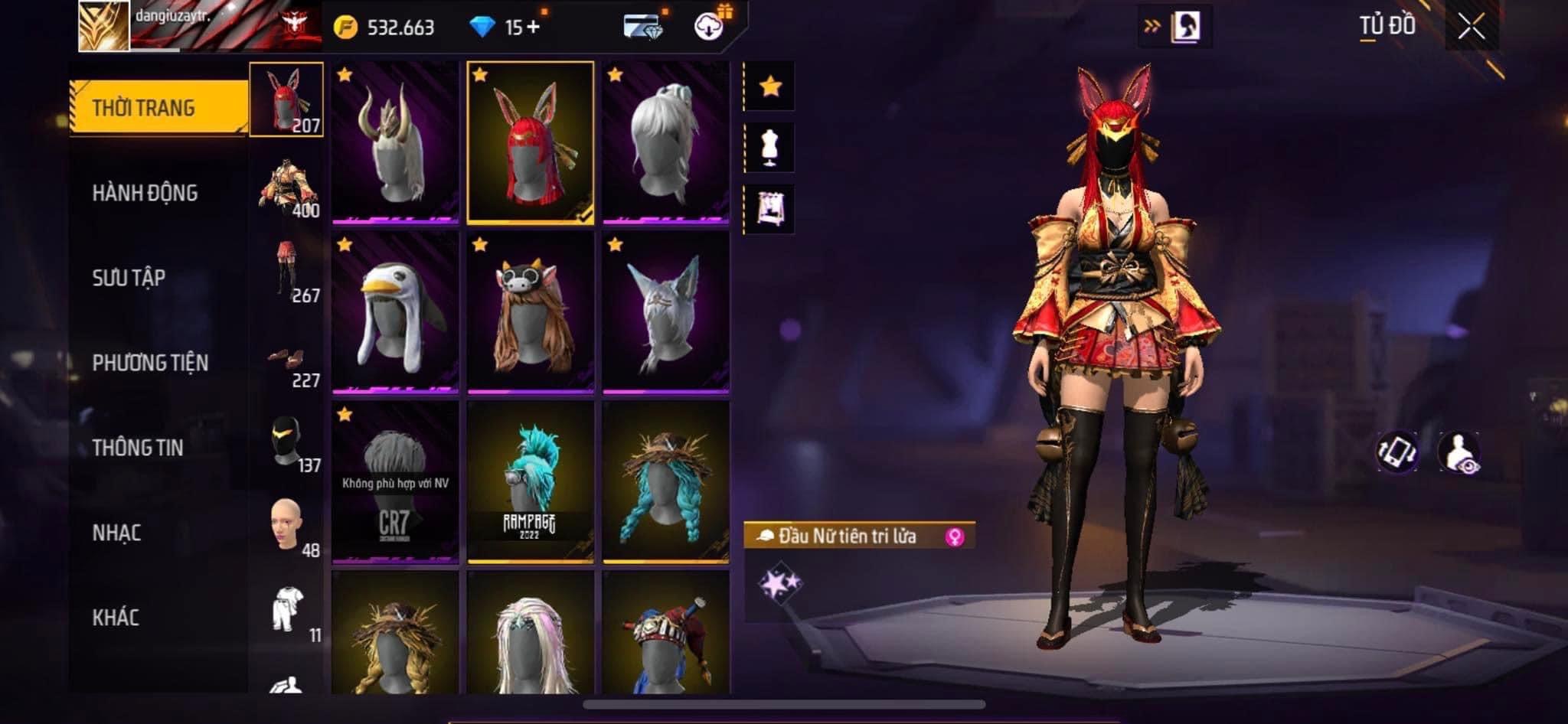Switch to the HÀNH ĐỘNG tab

pos(145,193)
